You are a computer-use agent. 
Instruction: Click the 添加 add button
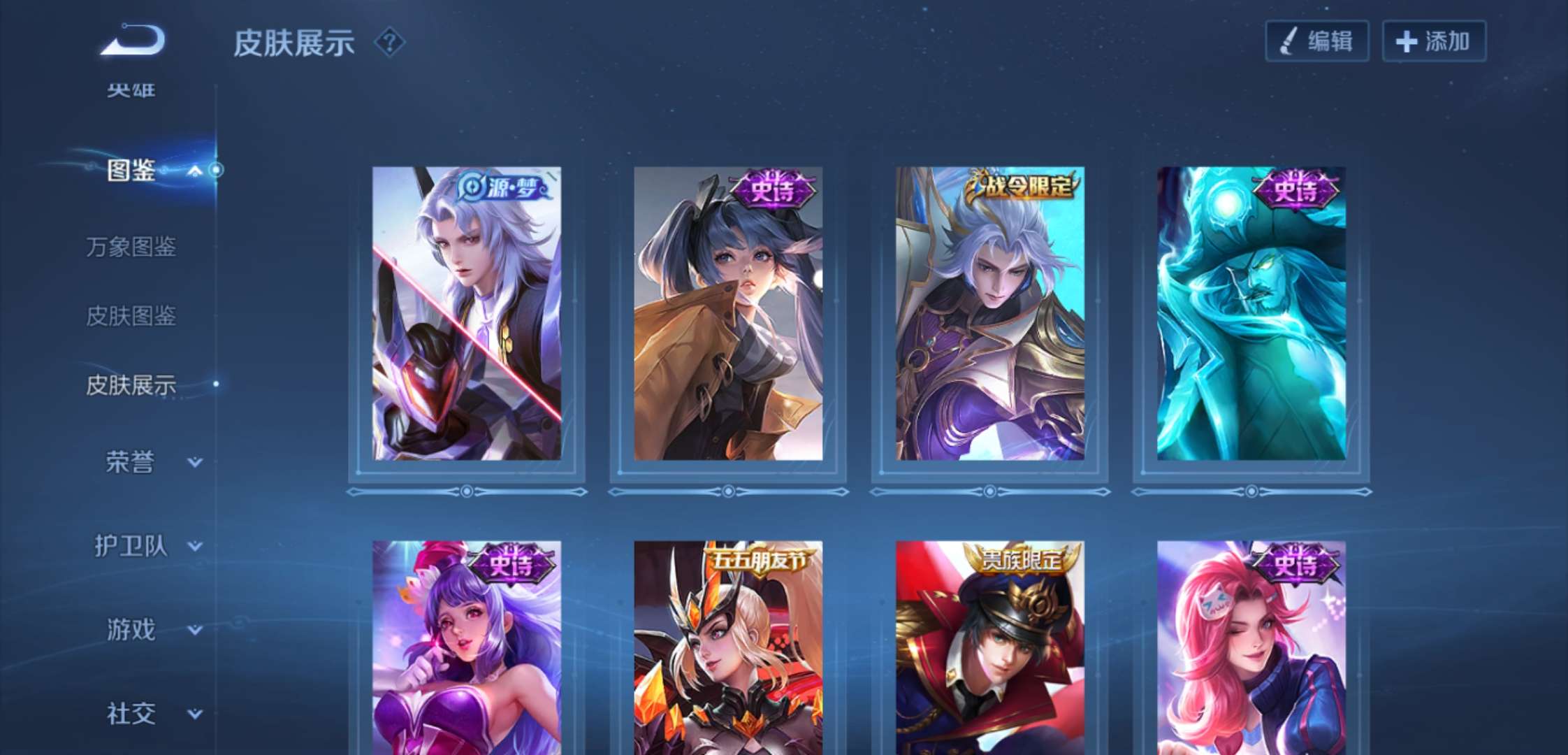(1434, 41)
